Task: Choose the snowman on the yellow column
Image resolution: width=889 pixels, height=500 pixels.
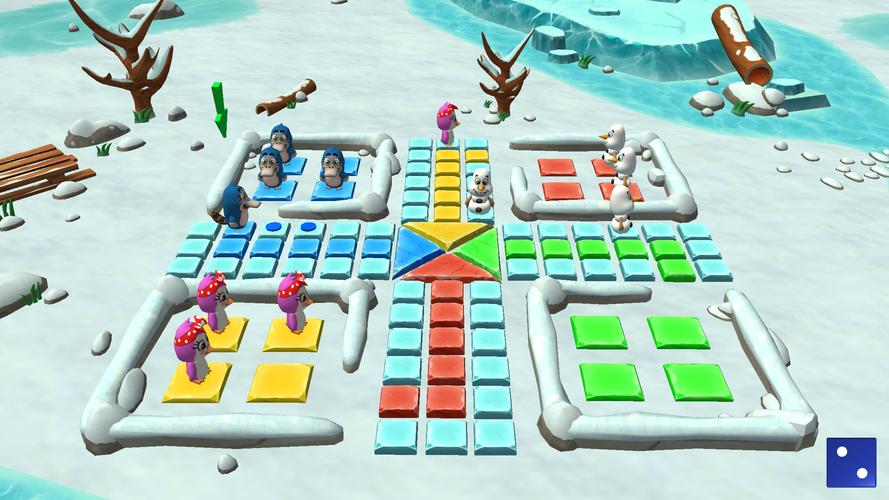Action: 482,192
